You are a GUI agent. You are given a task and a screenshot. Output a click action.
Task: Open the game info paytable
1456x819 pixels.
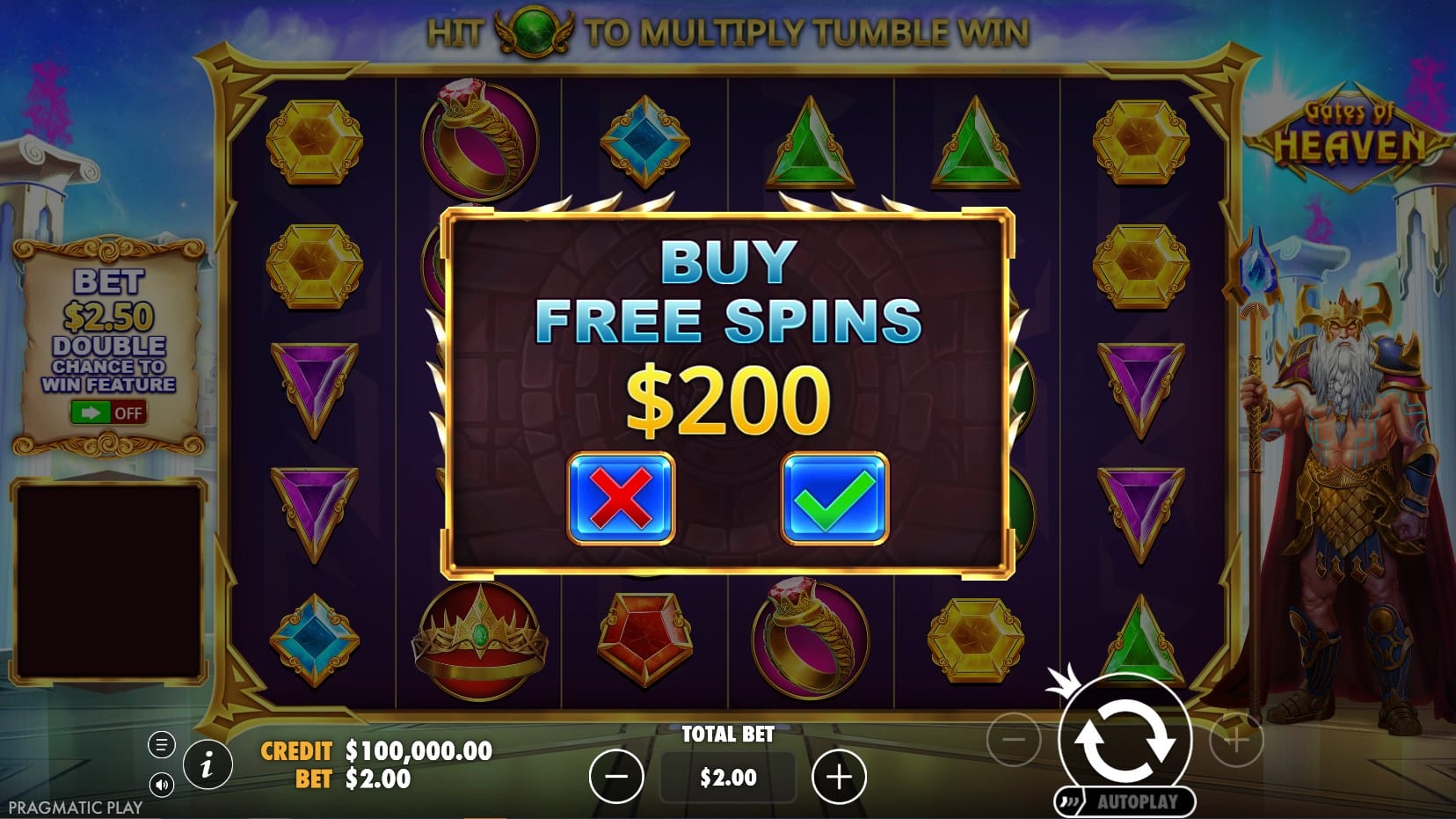coord(207,764)
